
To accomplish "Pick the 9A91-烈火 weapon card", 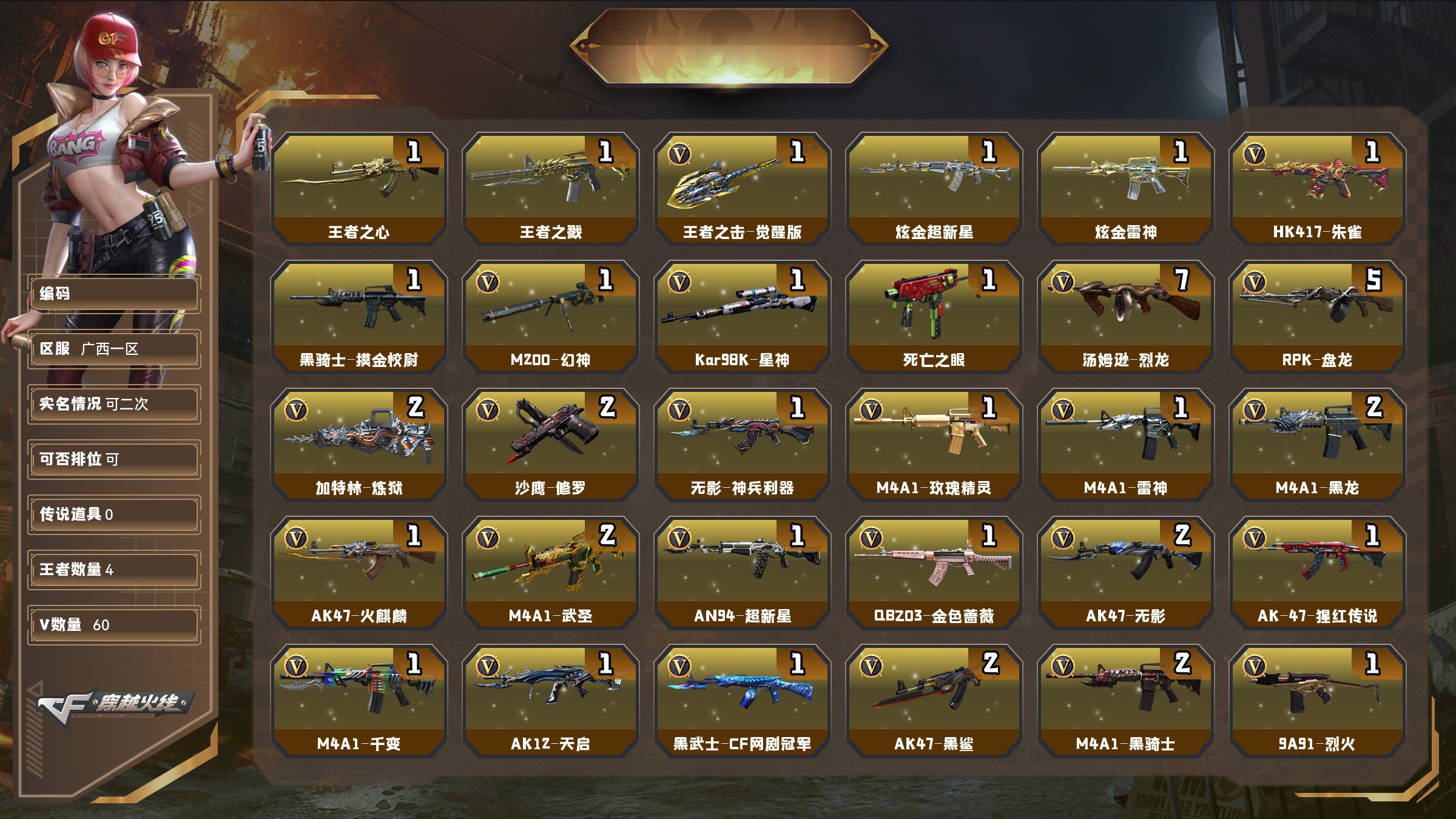I will (x=1318, y=700).
